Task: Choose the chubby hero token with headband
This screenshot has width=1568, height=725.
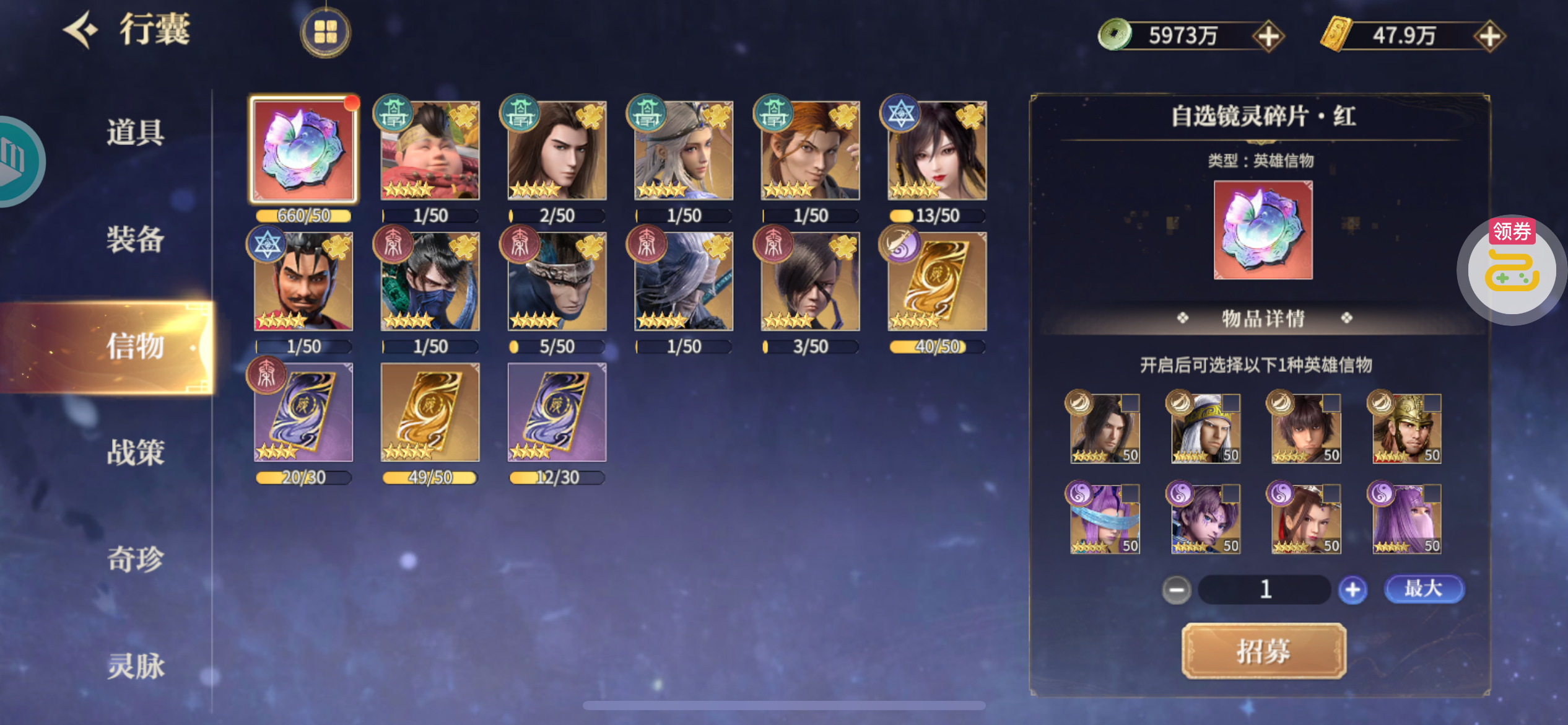Action: coord(430,150)
